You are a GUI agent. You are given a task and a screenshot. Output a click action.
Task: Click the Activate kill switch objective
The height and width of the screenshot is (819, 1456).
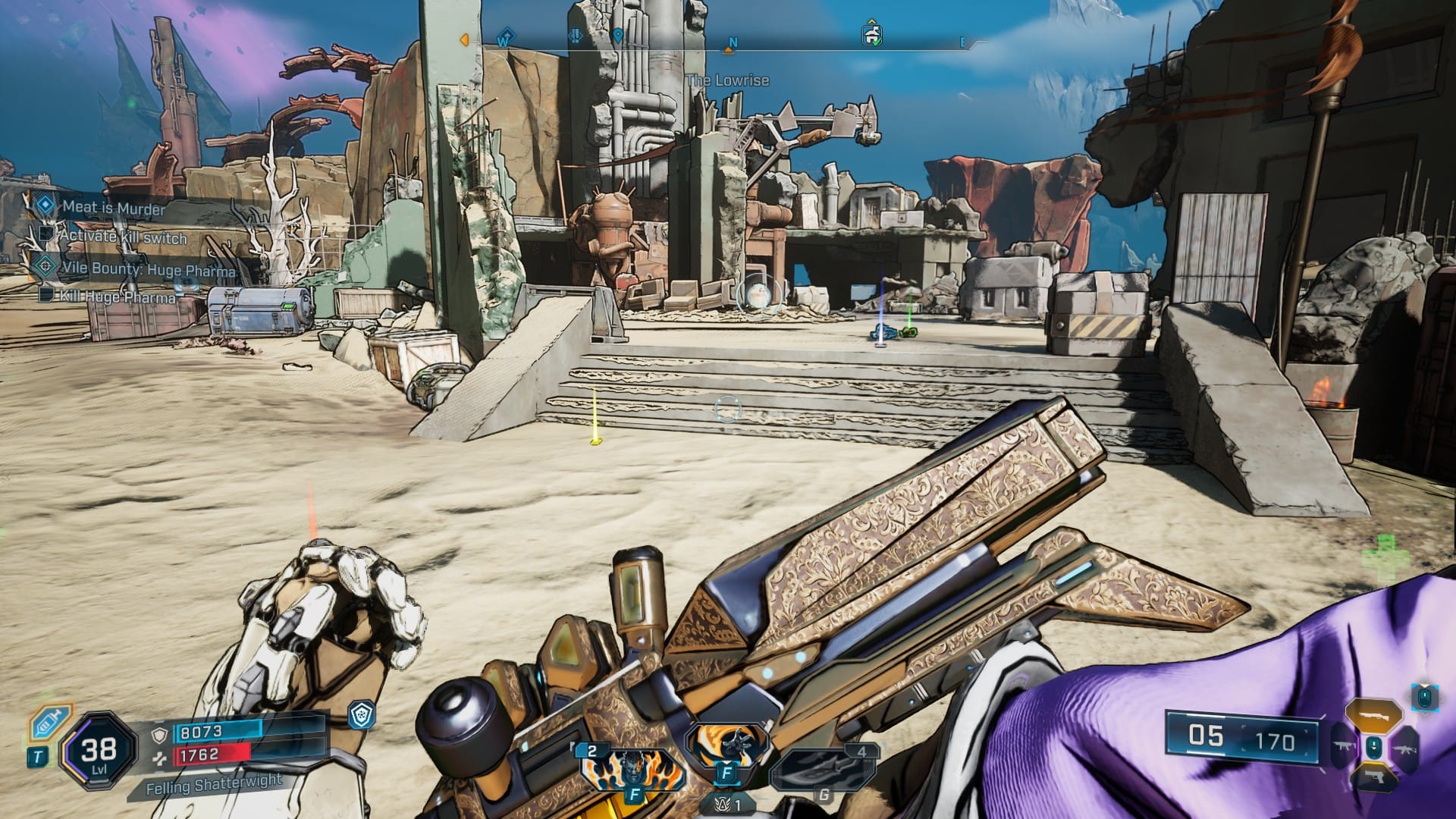coord(123,237)
